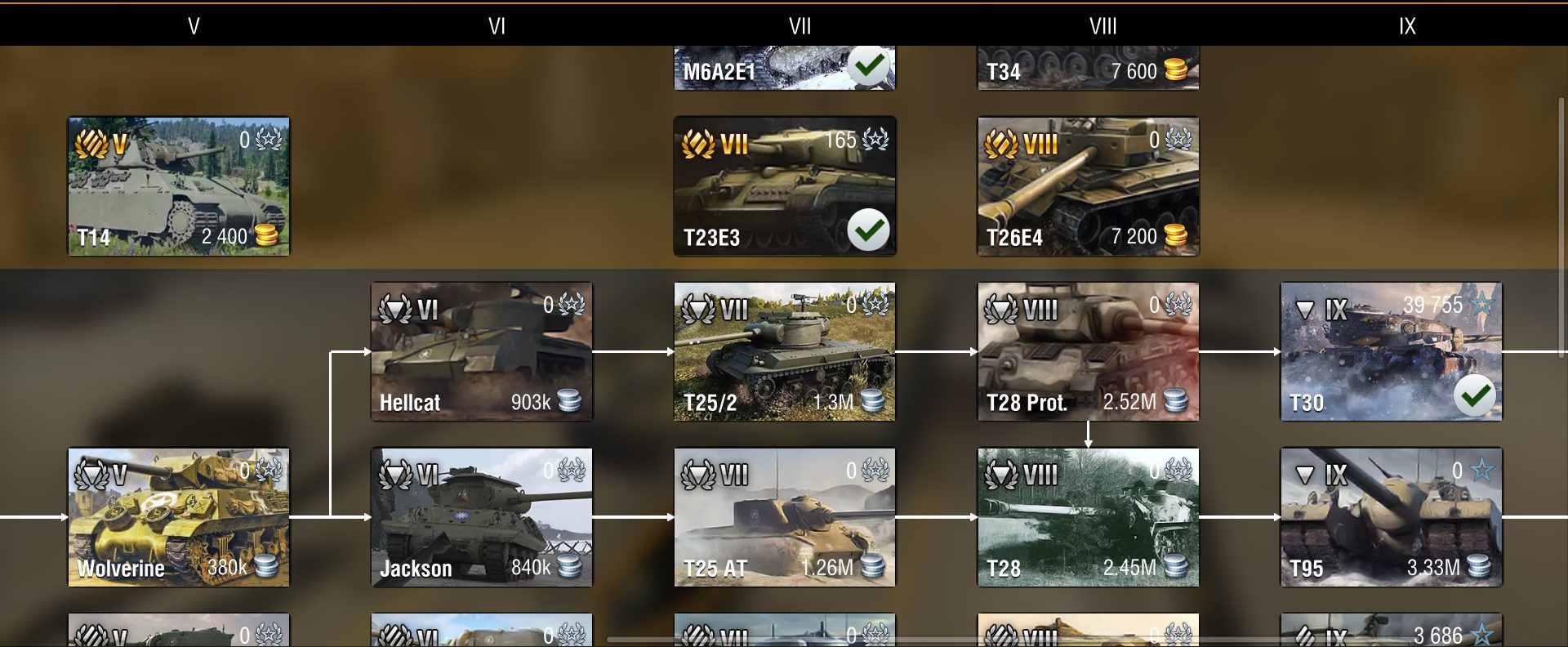The image size is (1568, 647).
Task: Select the T34 premium tank card
Action: coord(1088,68)
